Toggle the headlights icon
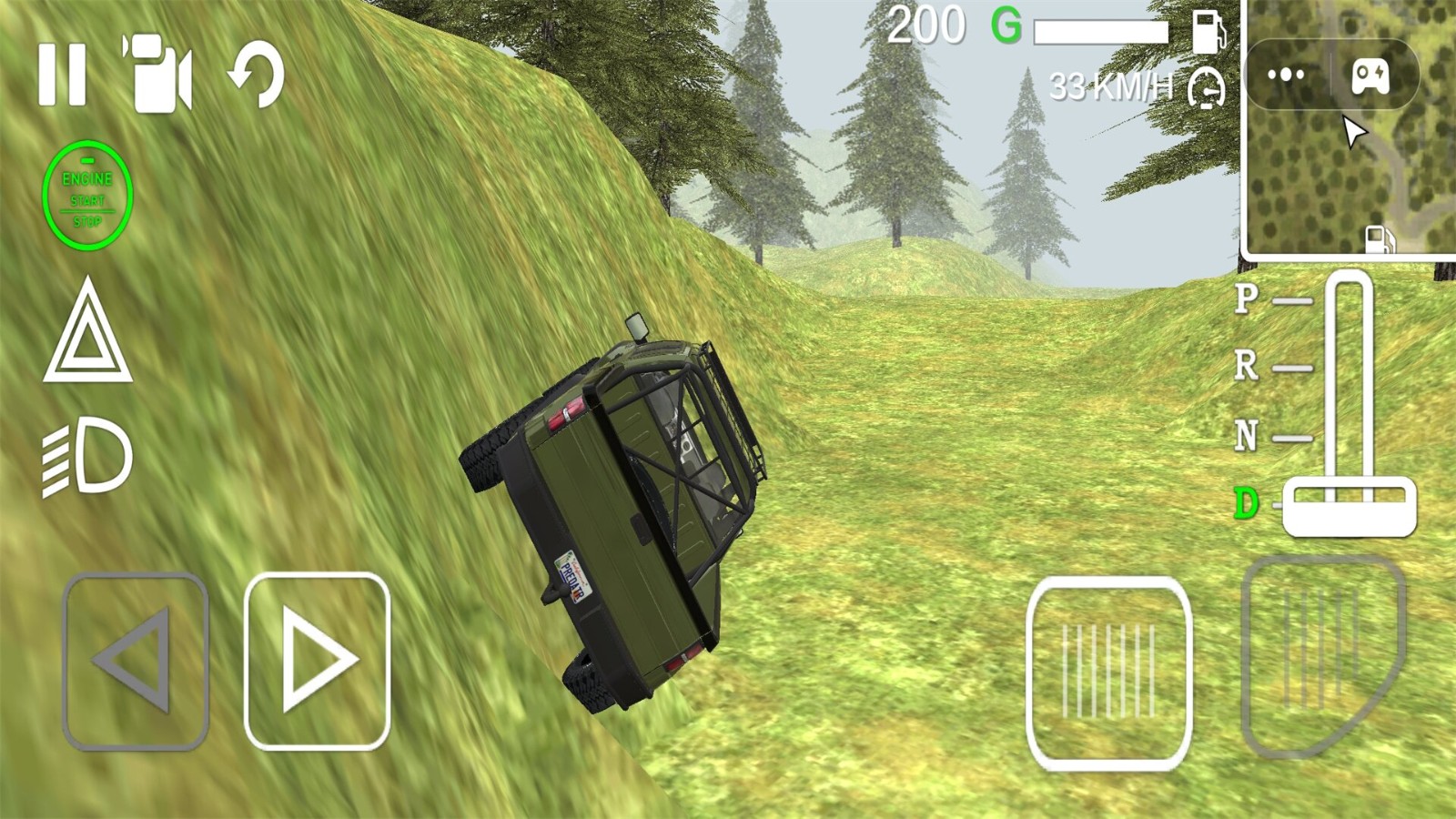The image size is (1456, 819). point(87,457)
